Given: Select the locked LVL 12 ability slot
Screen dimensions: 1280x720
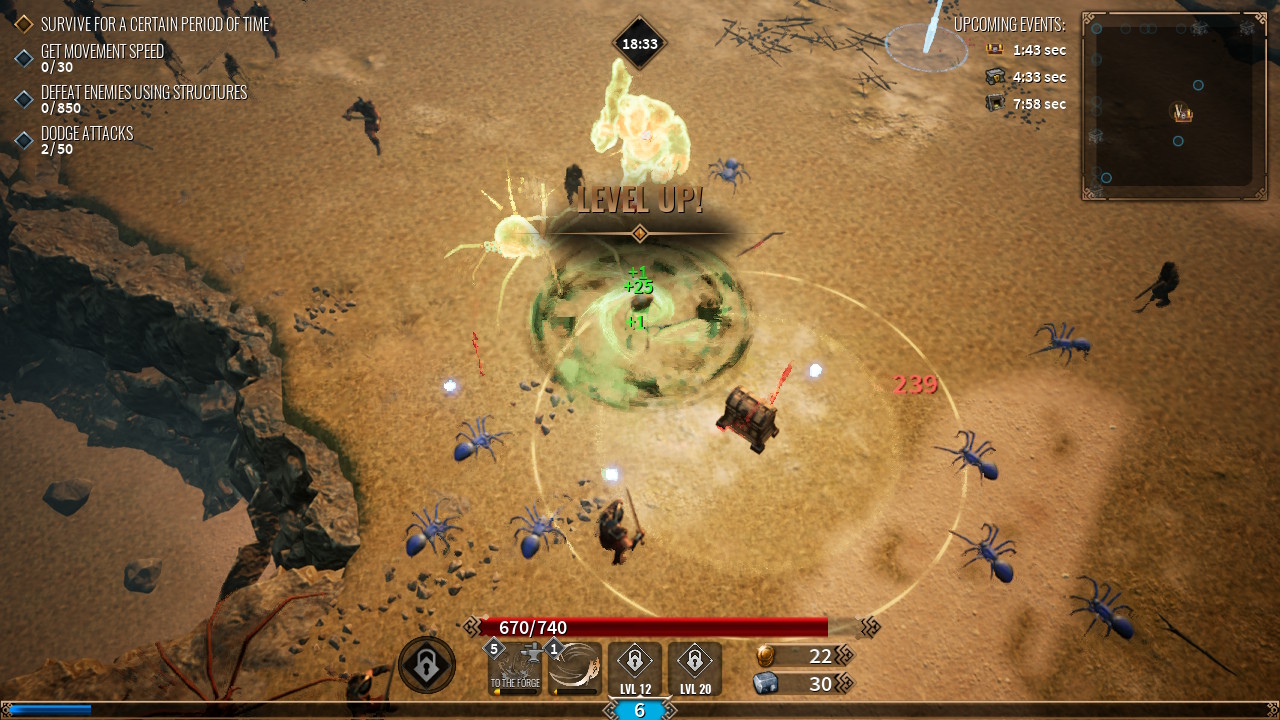Looking at the screenshot, I should click(x=635, y=668).
